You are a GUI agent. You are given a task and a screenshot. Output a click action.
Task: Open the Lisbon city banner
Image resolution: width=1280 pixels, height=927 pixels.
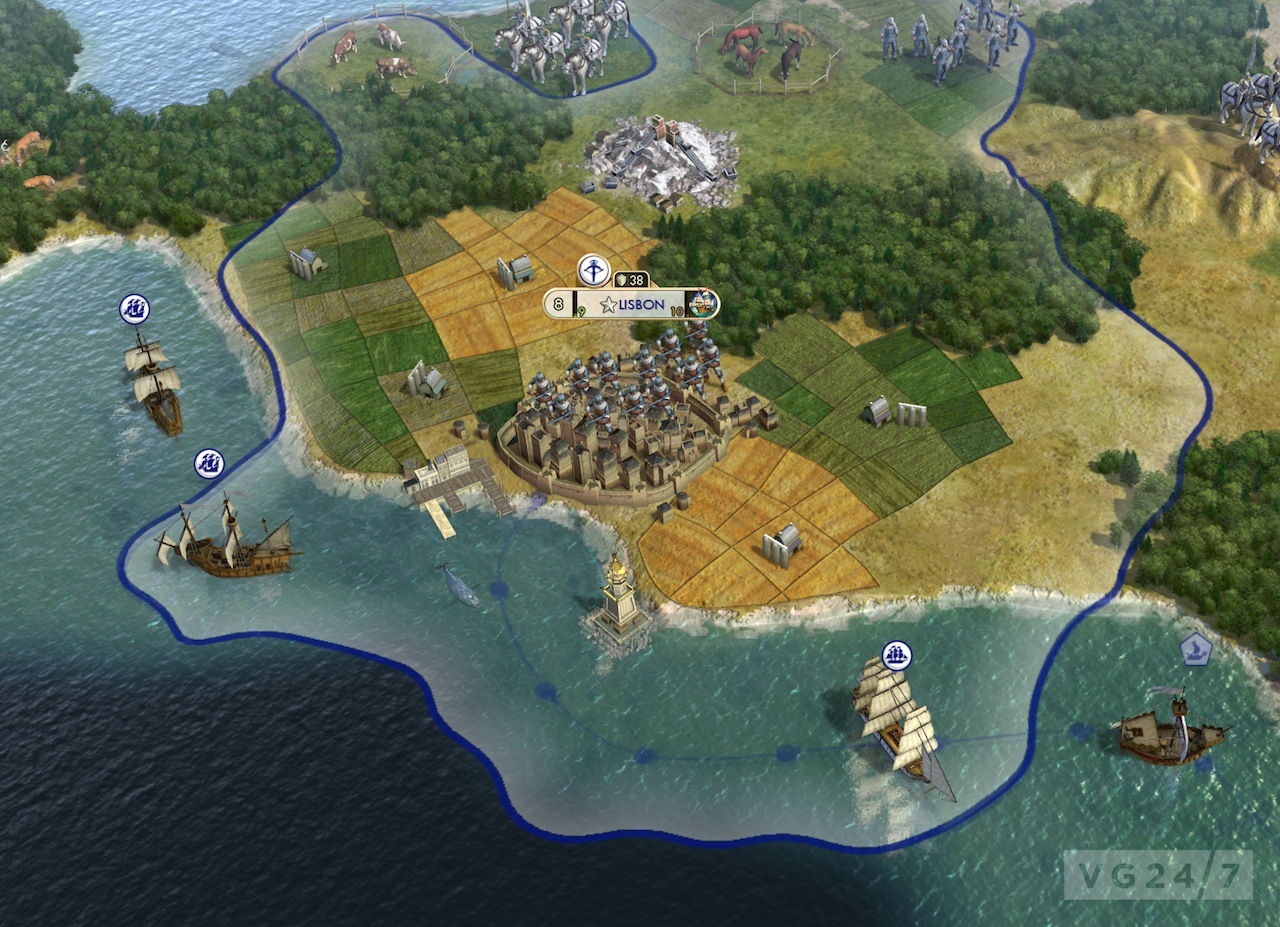[x=630, y=304]
